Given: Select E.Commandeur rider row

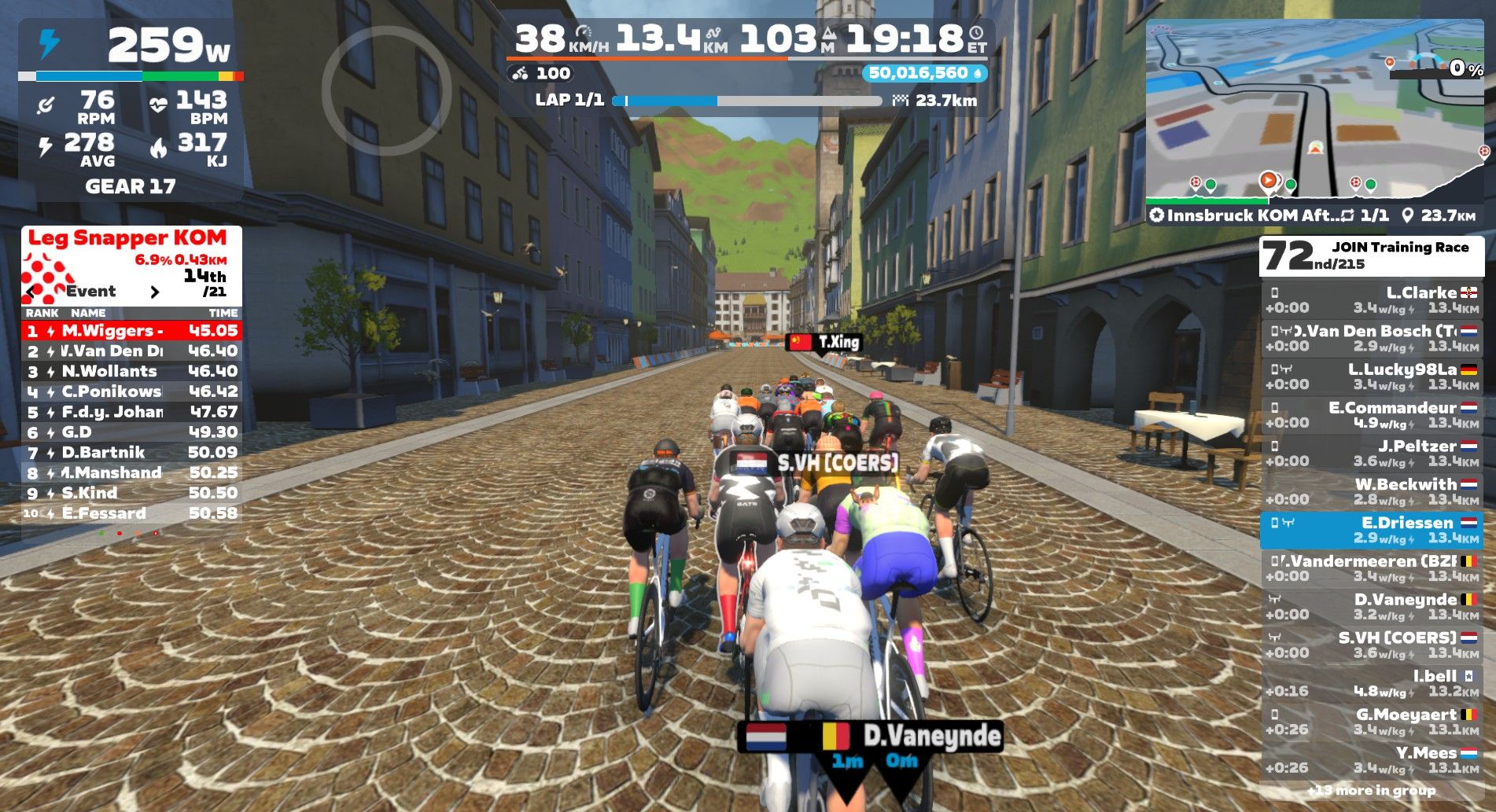Looking at the screenshot, I should [1372, 415].
